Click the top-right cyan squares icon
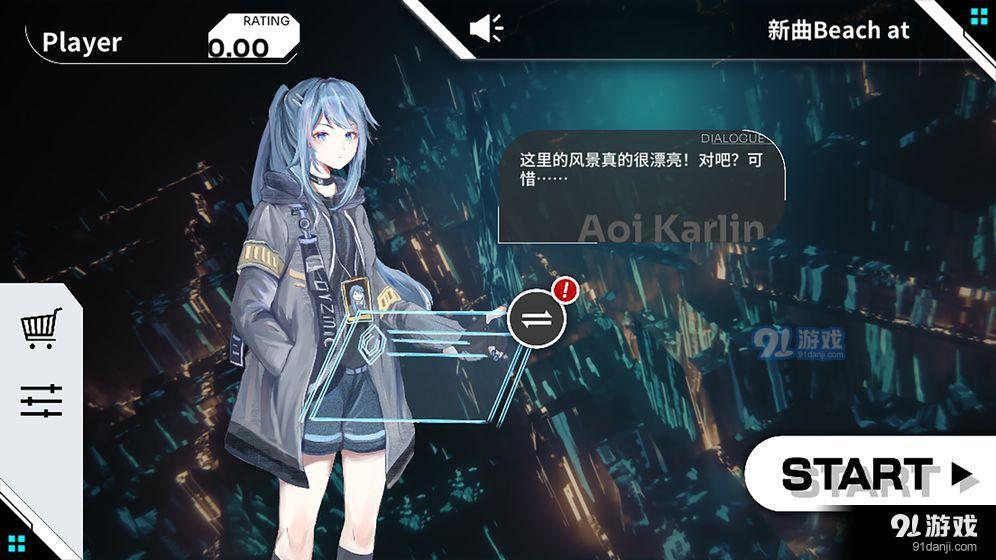Viewport: 996px width, 560px height. click(x=978, y=15)
